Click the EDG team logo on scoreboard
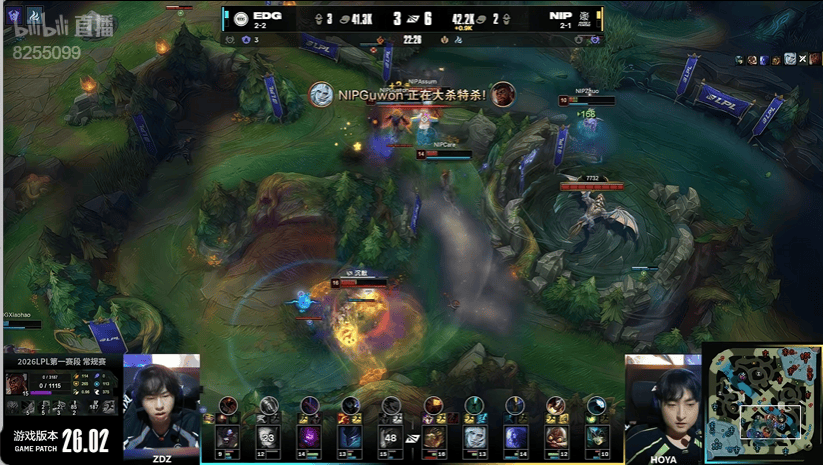The width and height of the screenshot is (823, 465). click(241, 18)
